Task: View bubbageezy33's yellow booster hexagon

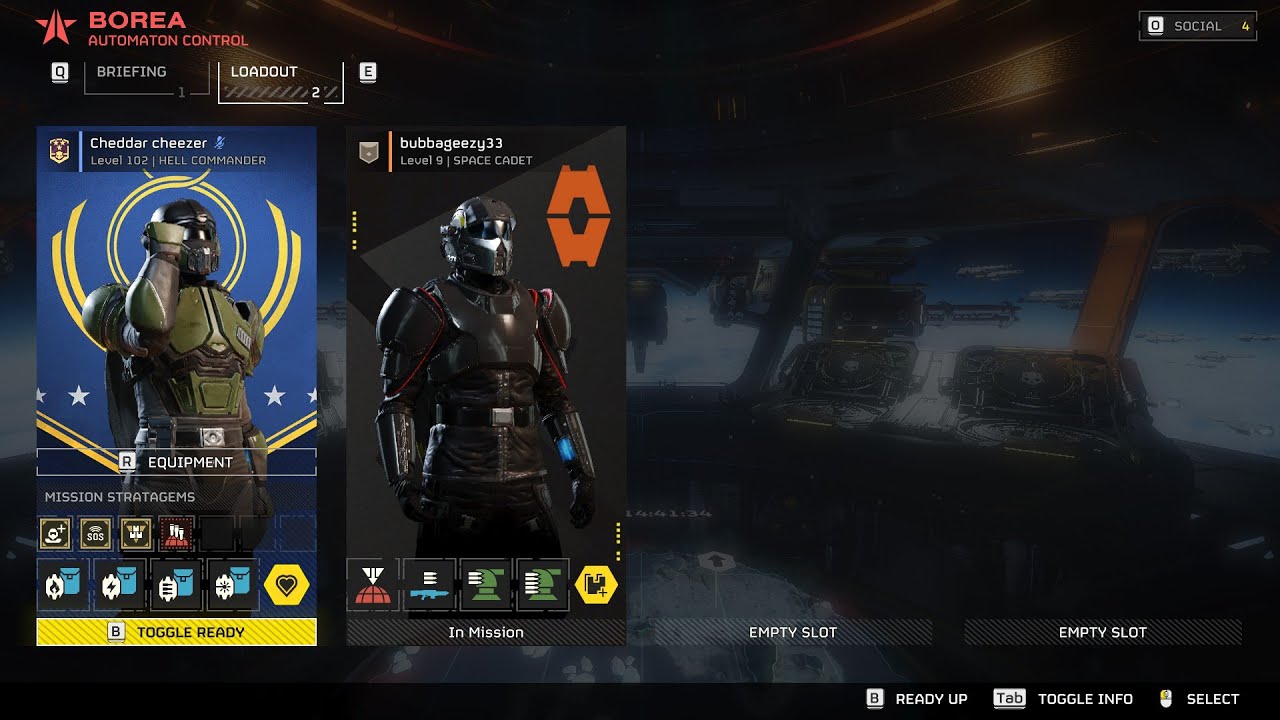Action: [x=597, y=585]
